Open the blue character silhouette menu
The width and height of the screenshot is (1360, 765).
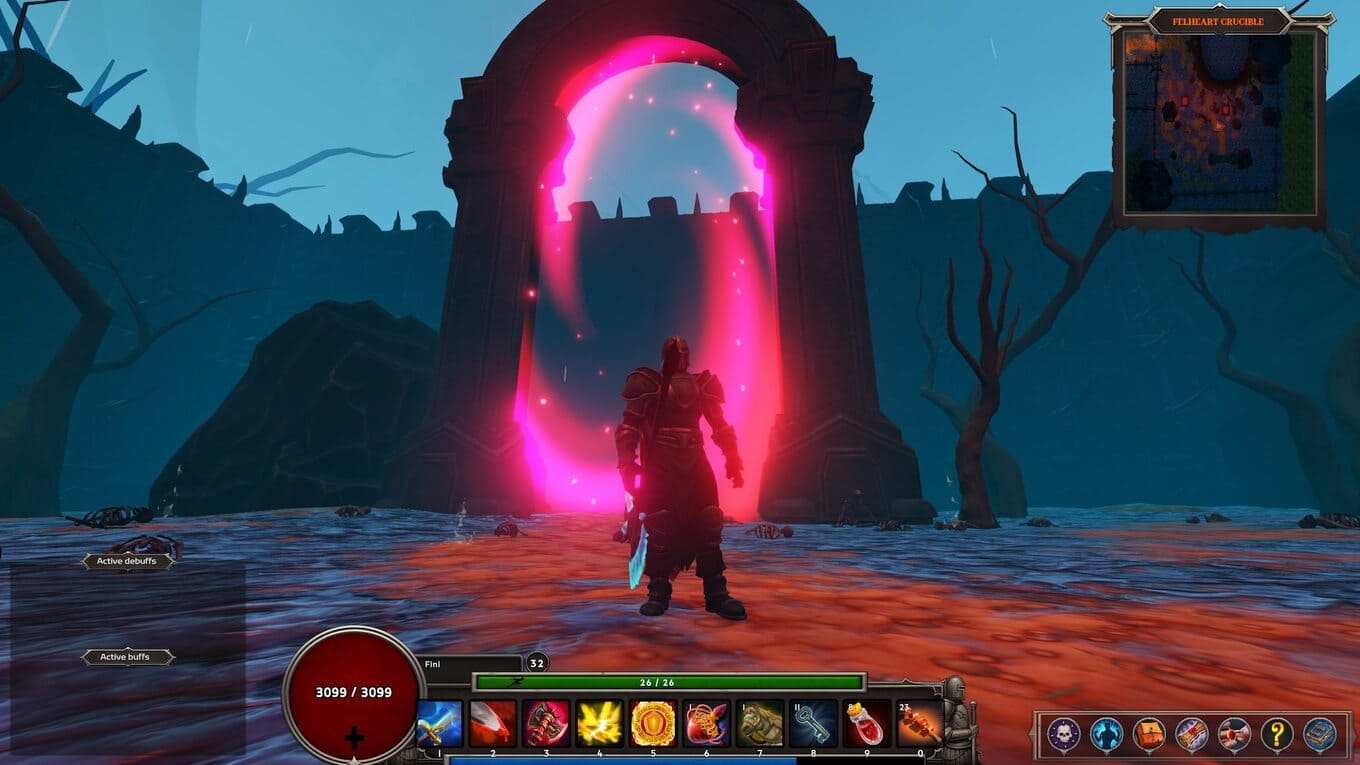point(1106,735)
